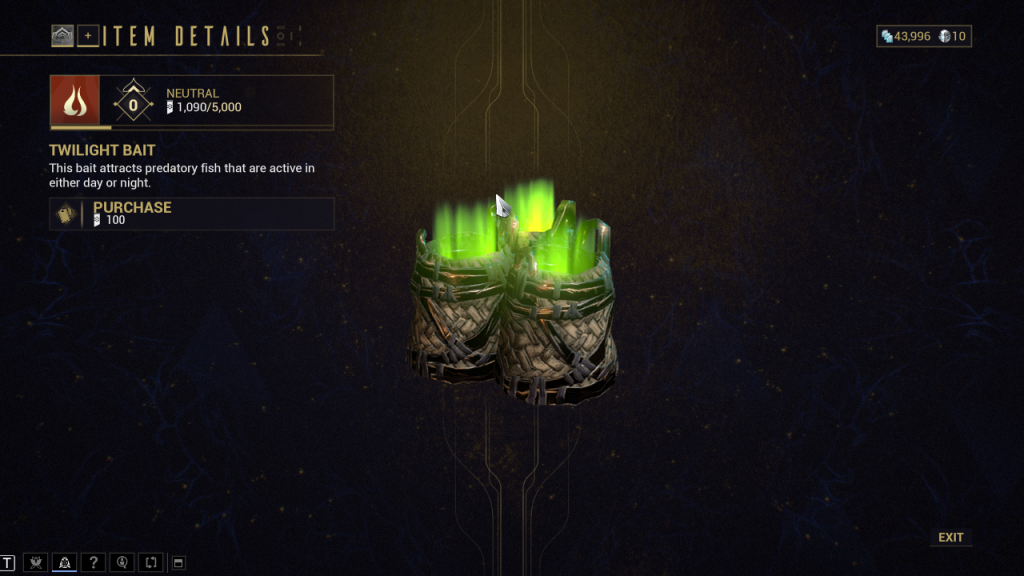The height and width of the screenshot is (576, 1024).
Task: Open the question mark help button
Action: [x=93, y=563]
